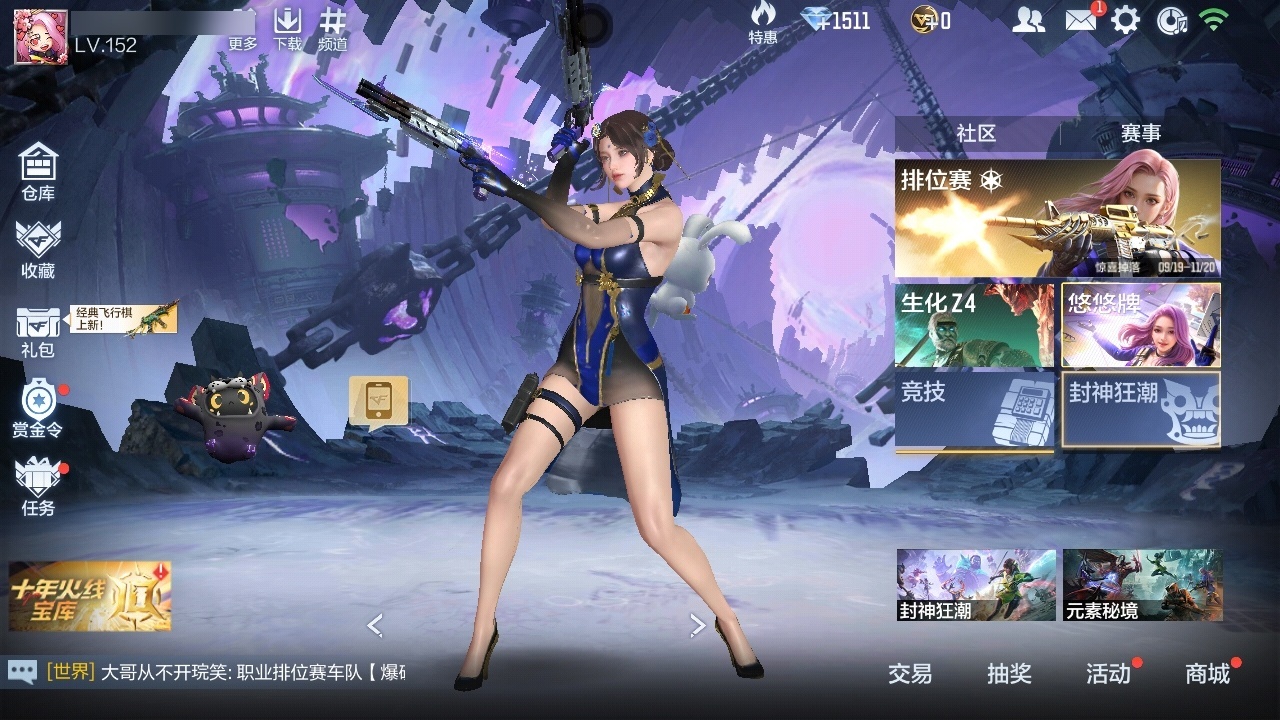
Task: Open the settings gear icon
Action: pyautogui.click(x=1125, y=20)
